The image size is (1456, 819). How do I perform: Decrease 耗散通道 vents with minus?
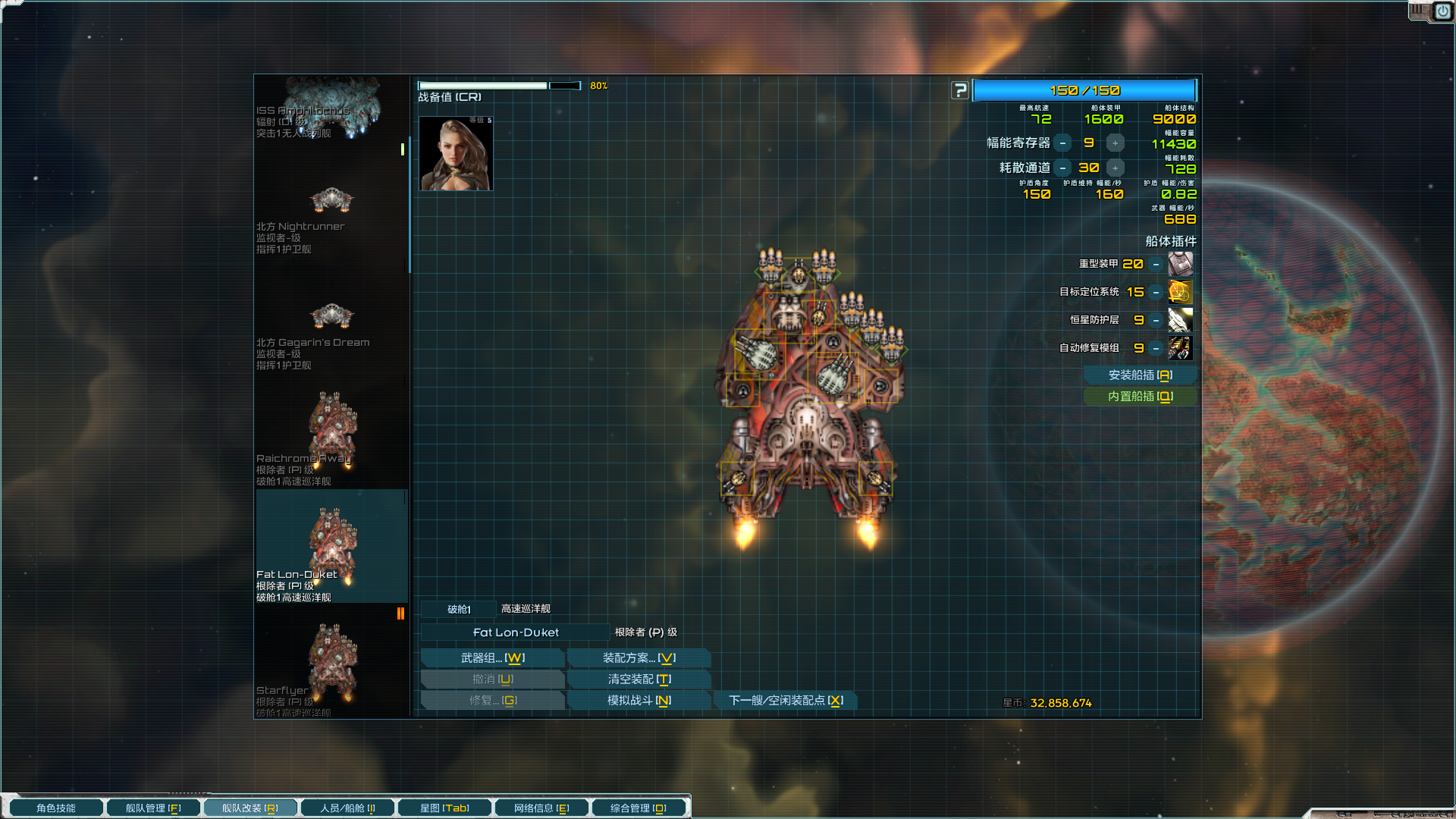[1063, 168]
